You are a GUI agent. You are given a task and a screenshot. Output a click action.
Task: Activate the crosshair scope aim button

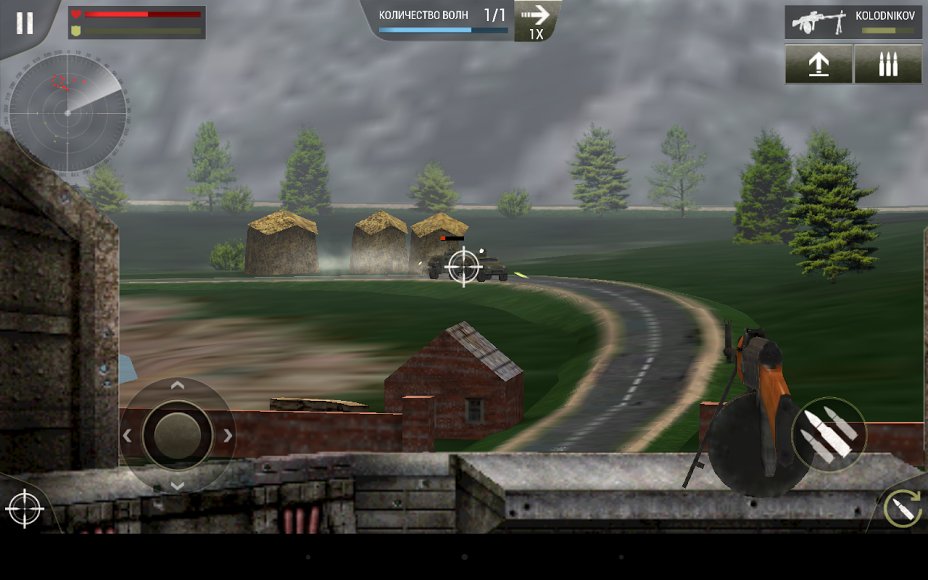pyautogui.click(x=24, y=509)
